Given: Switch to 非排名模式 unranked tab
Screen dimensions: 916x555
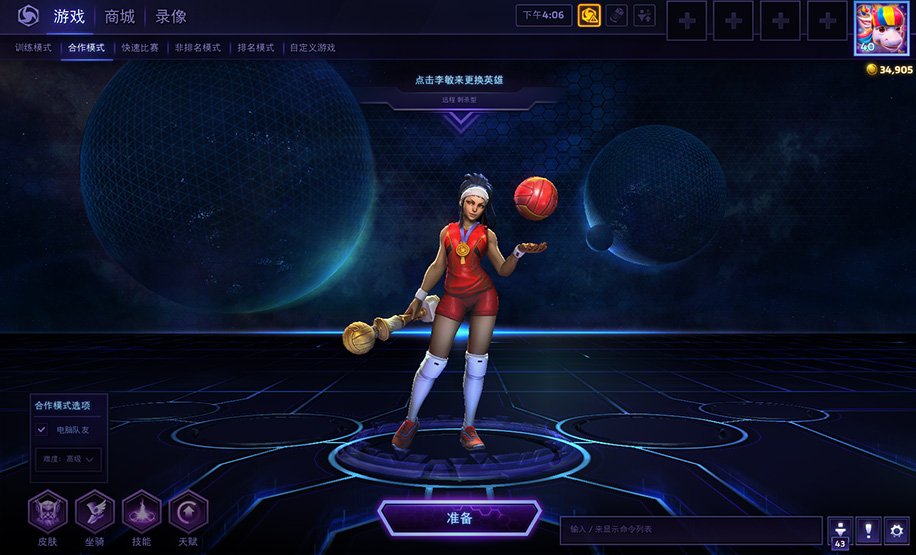Looking at the screenshot, I should [x=197, y=47].
